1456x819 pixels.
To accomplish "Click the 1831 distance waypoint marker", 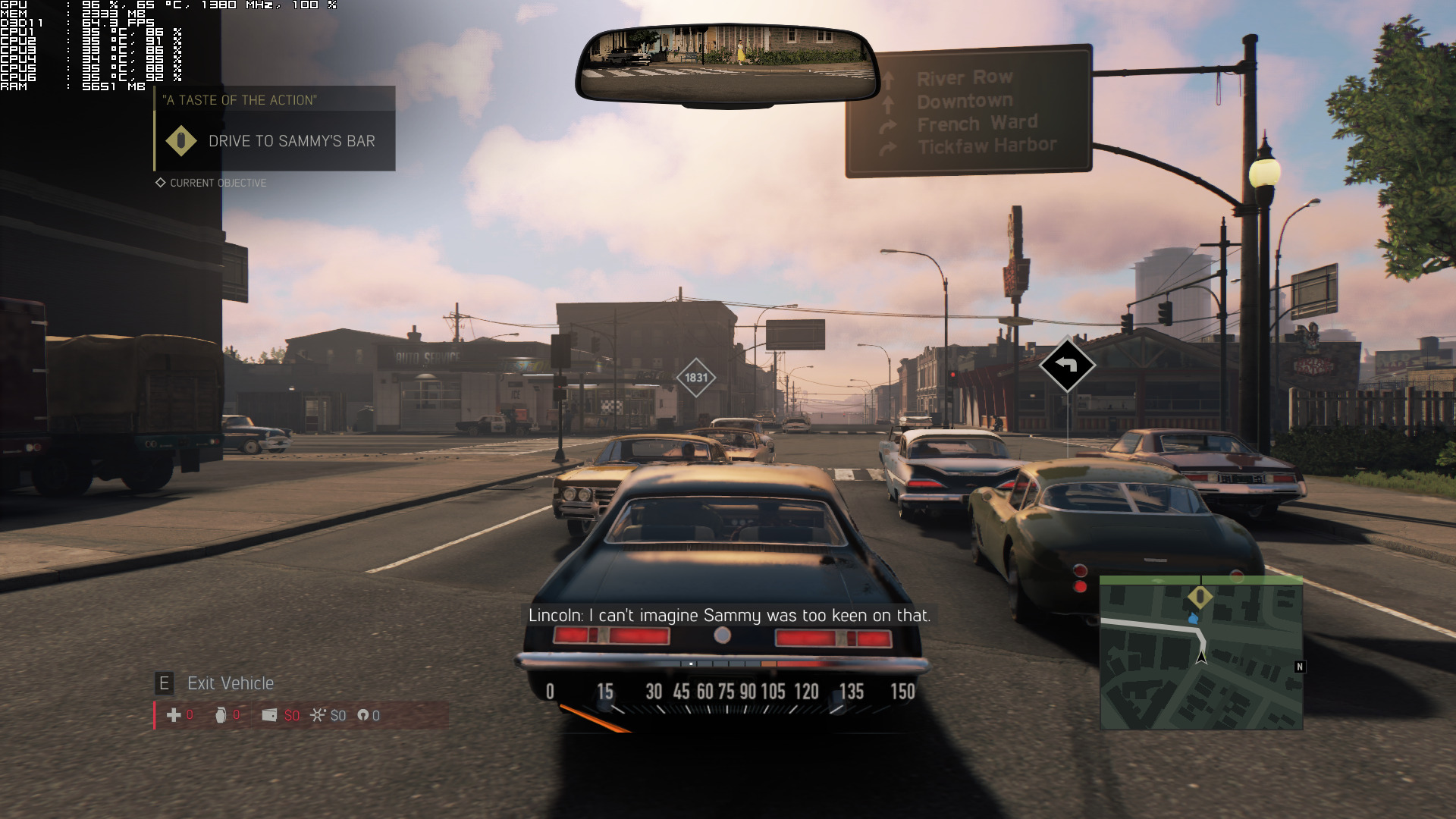I will (x=695, y=378).
